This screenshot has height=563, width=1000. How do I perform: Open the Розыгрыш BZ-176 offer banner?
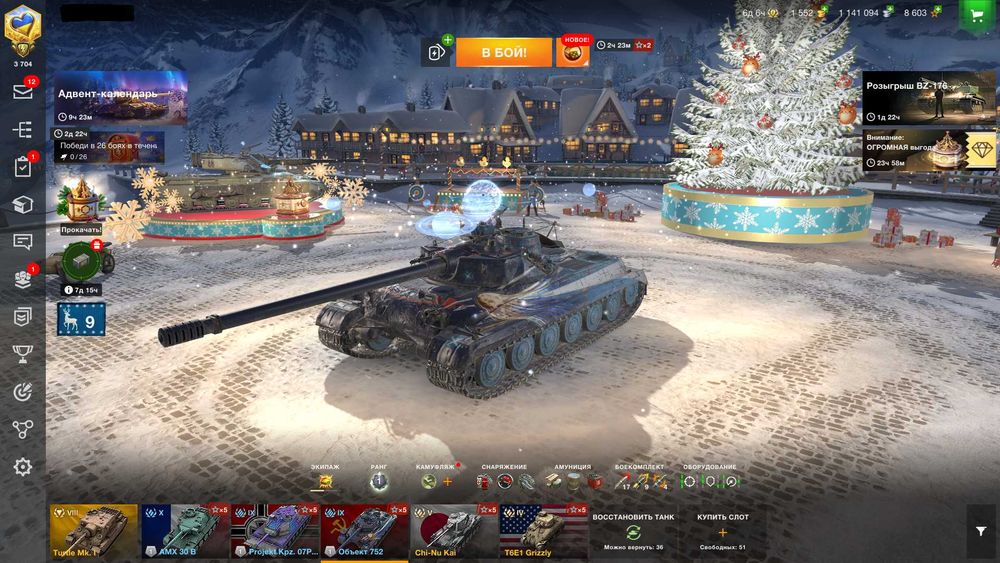(929, 97)
